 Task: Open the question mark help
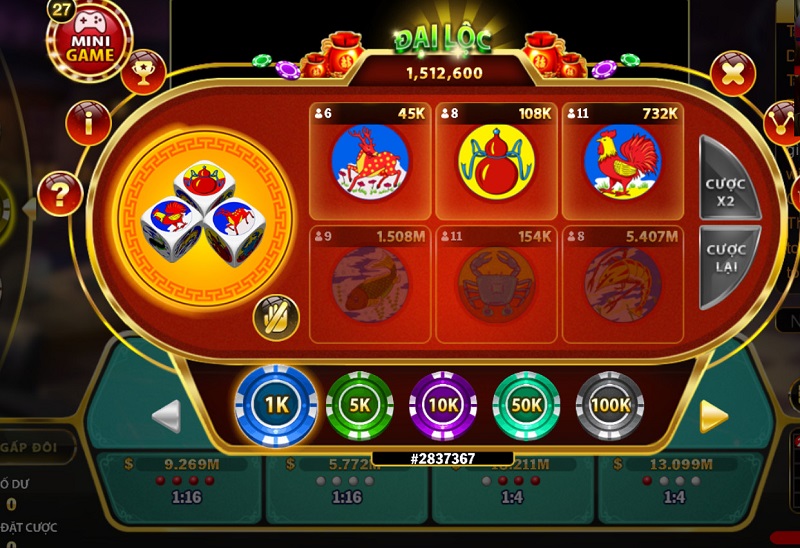[60, 194]
